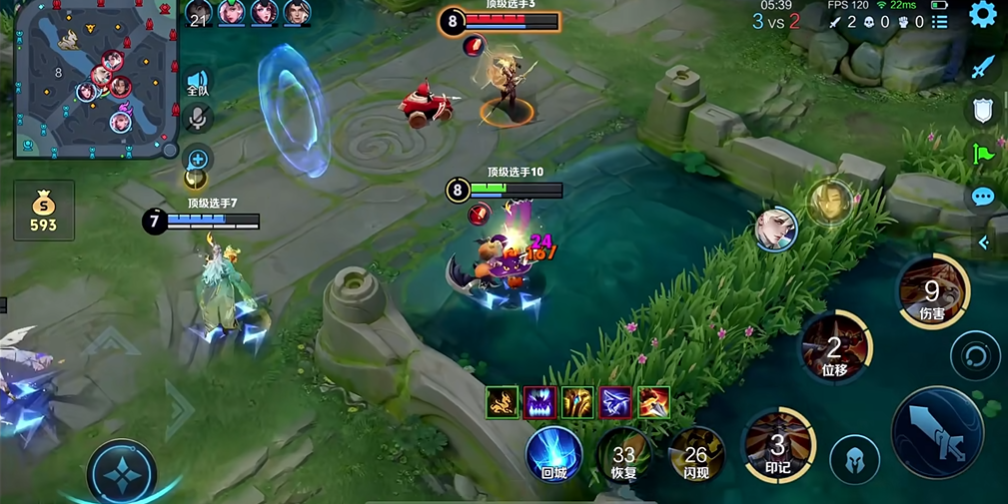The height and width of the screenshot is (504, 1008).
Task: Send the green flag gather signal
Action: pyautogui.click(x=983, y=153)
